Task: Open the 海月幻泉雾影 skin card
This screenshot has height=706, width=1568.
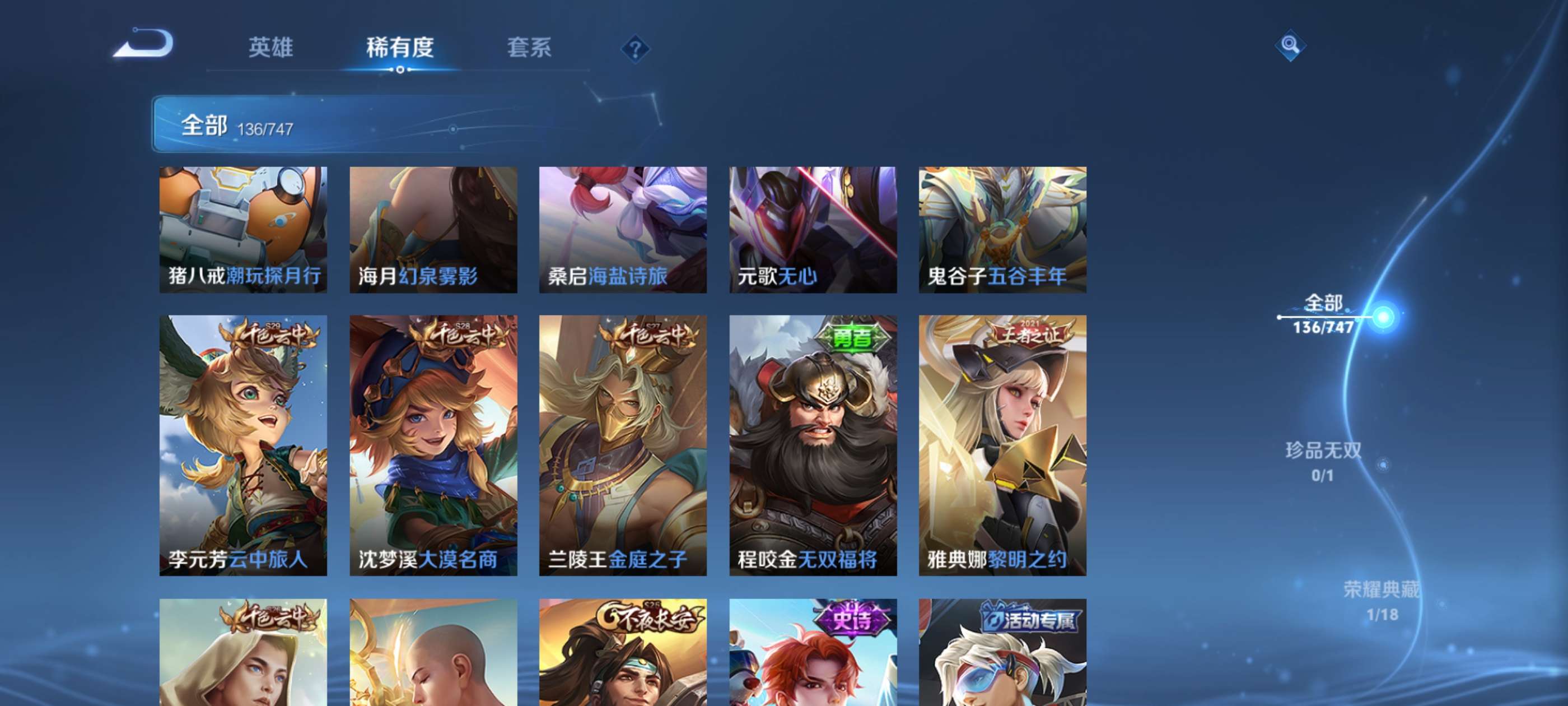Action: [434, 229]
